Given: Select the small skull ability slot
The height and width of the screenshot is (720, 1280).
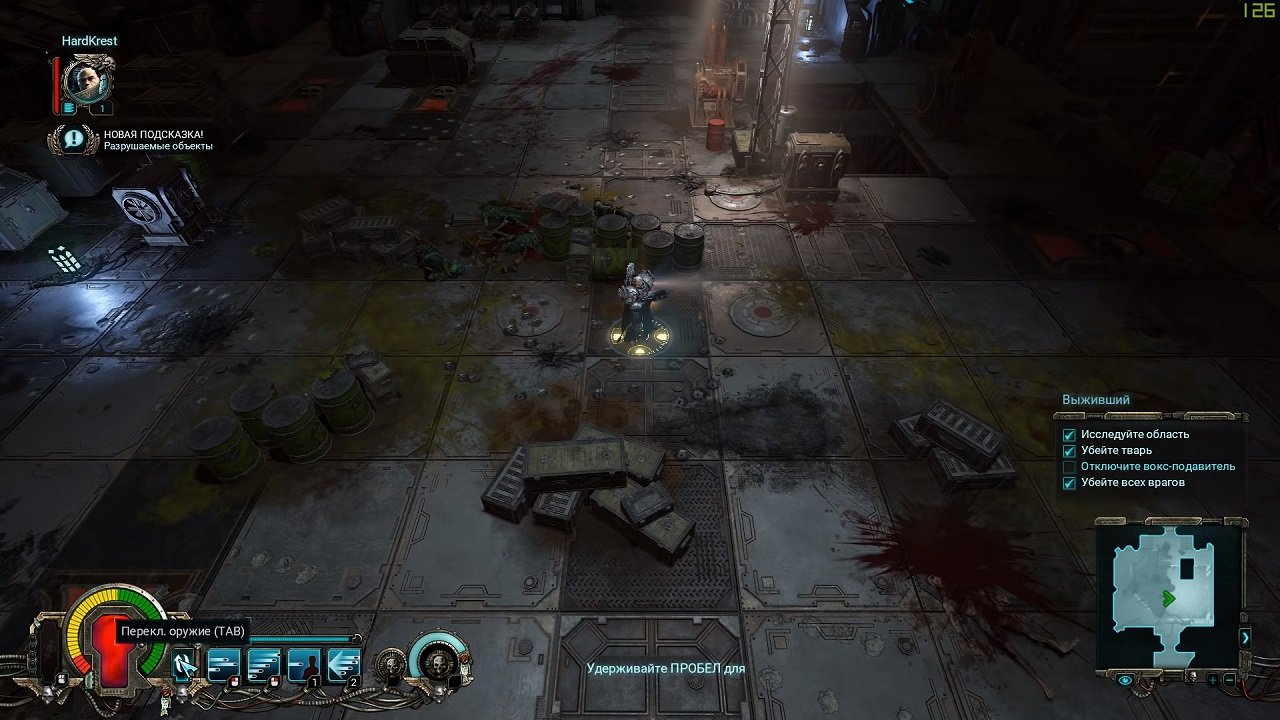Looking at the screenshot, I should [390, 664].
